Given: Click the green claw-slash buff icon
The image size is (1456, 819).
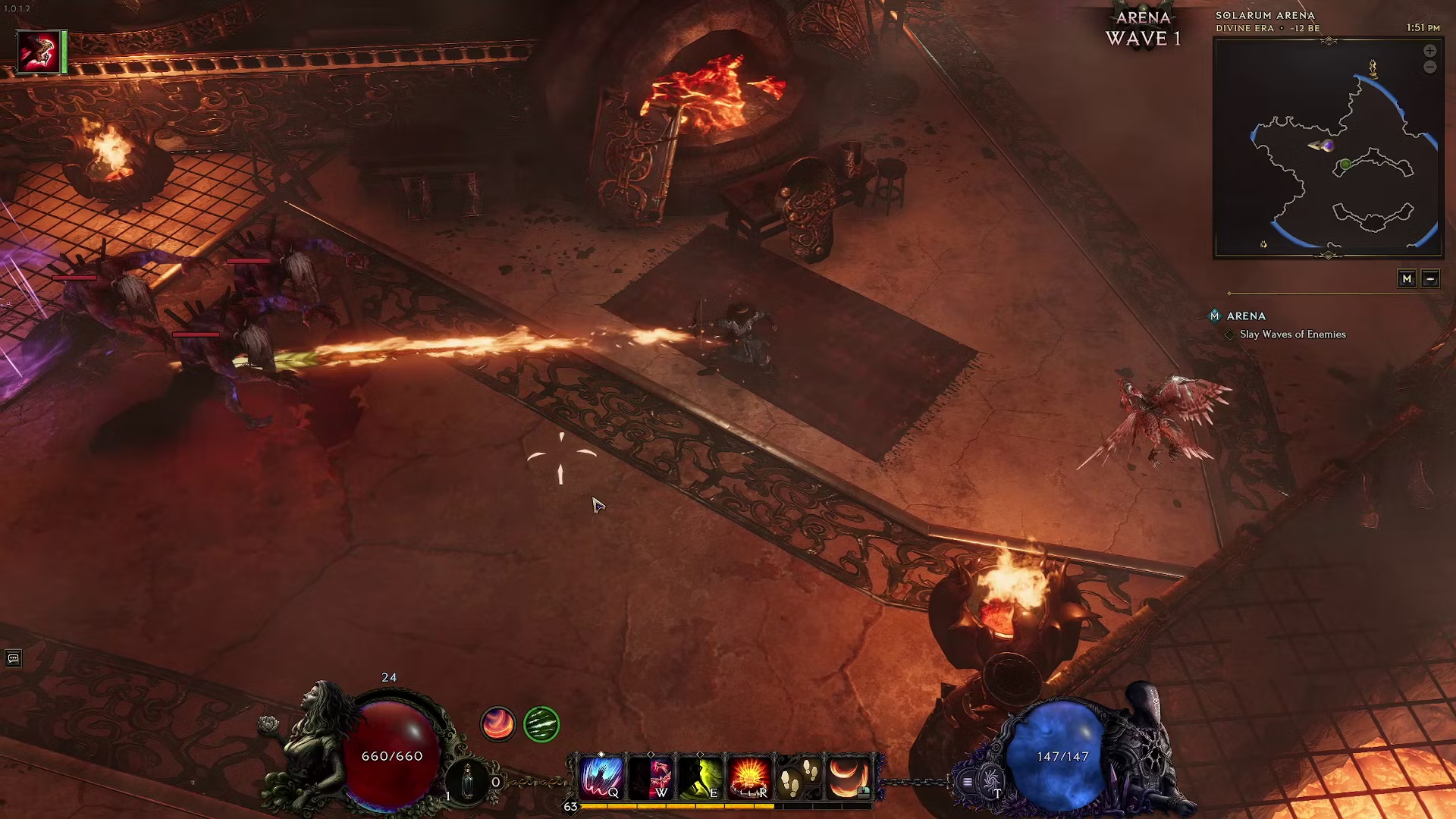Looking at the screenshot, I should pyautogui.click(x=541, y=724).
